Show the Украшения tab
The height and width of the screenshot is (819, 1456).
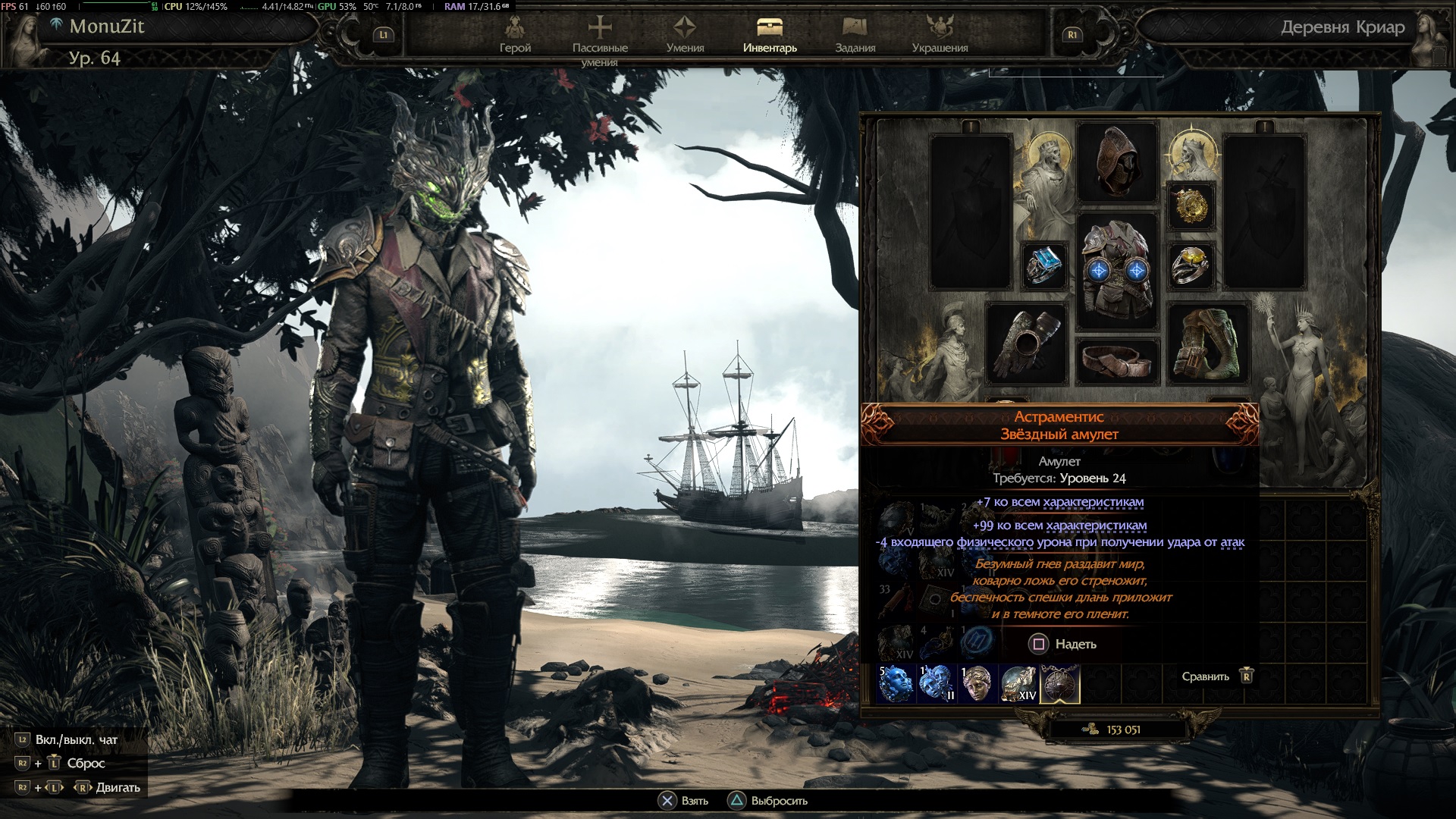click(940, 36)
